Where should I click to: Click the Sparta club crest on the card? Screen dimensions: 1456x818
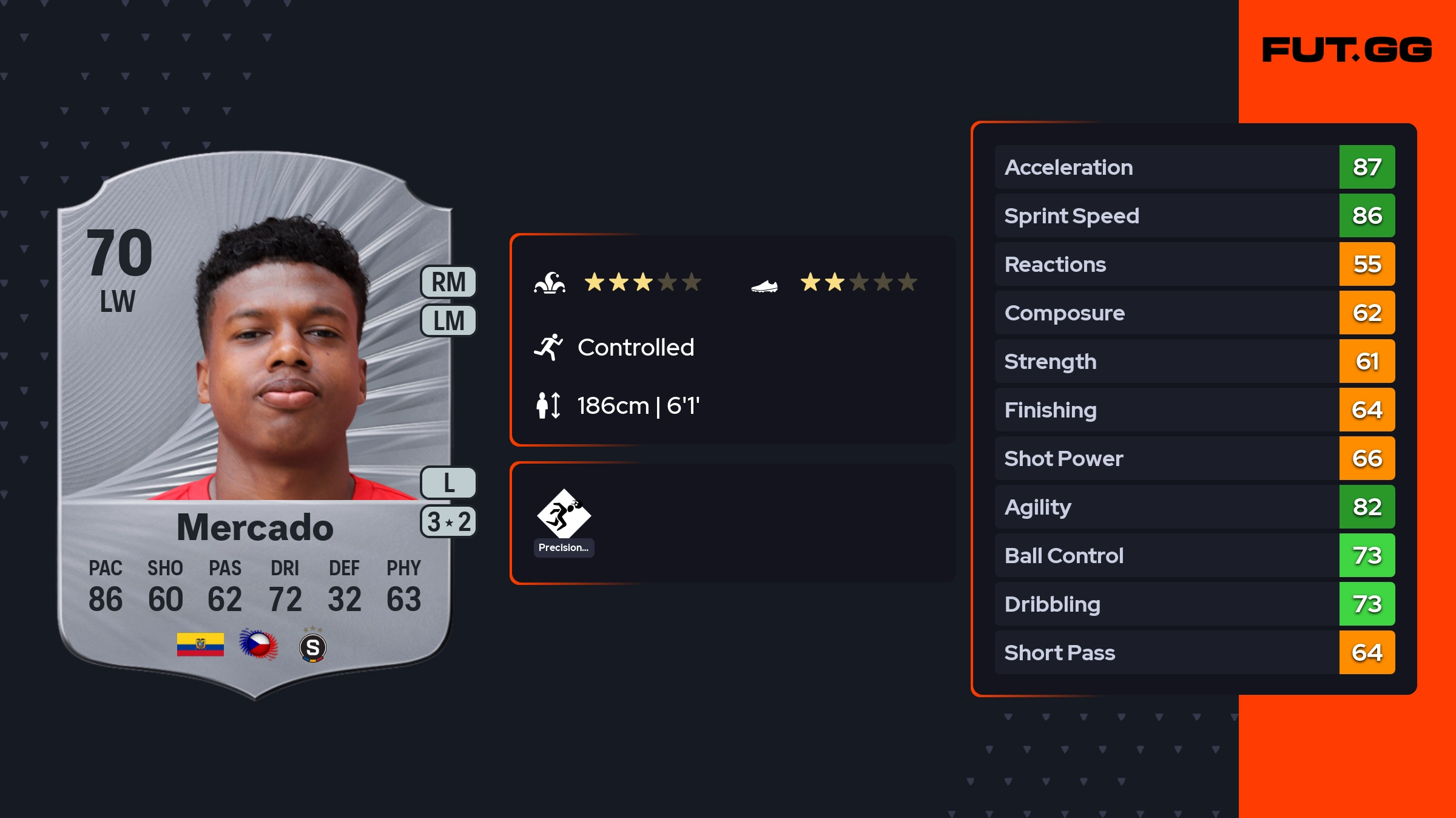click(313, 647)
